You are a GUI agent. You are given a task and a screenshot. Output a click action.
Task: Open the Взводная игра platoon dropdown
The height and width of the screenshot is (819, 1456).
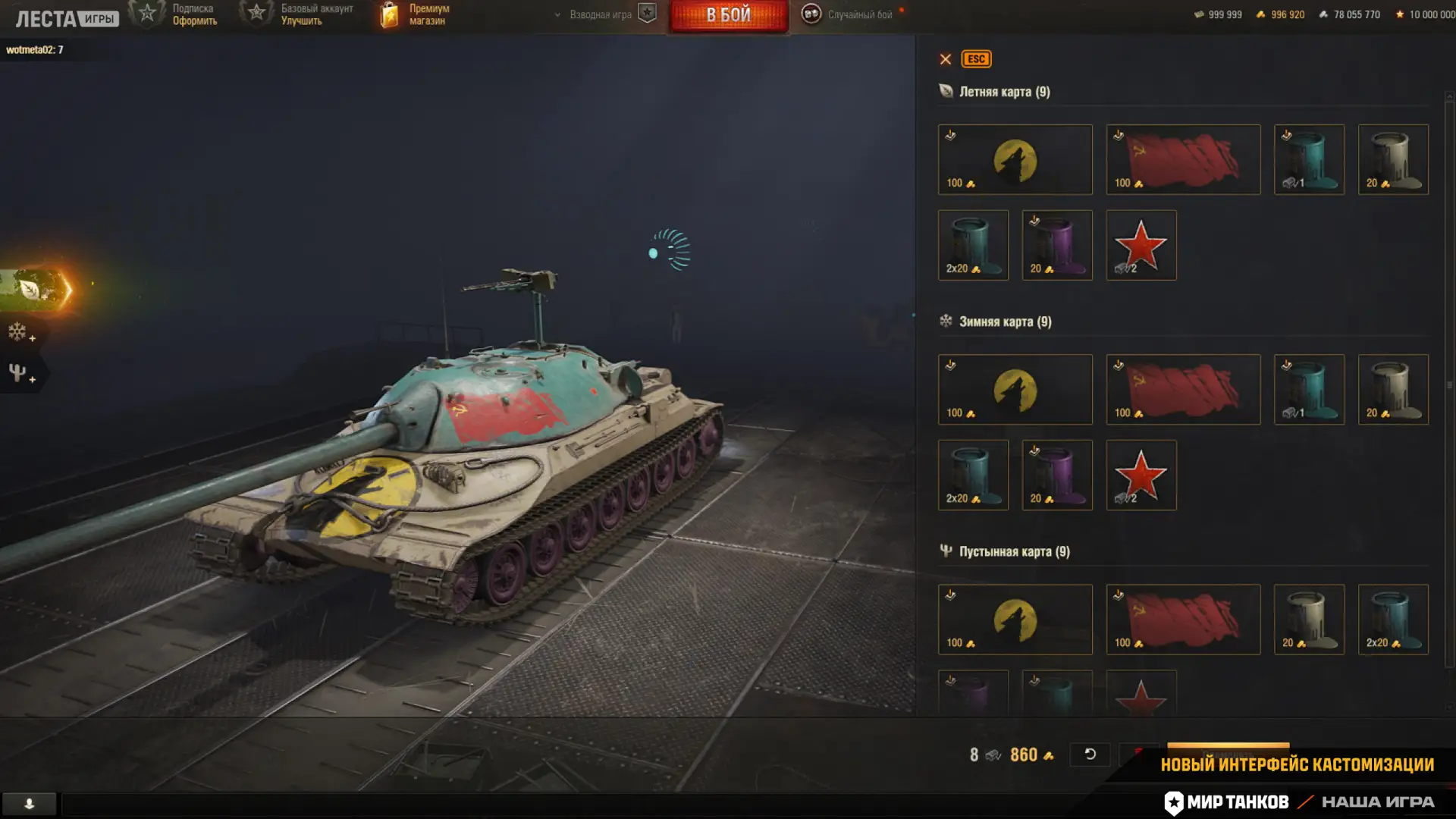click(x=595, y=14)
